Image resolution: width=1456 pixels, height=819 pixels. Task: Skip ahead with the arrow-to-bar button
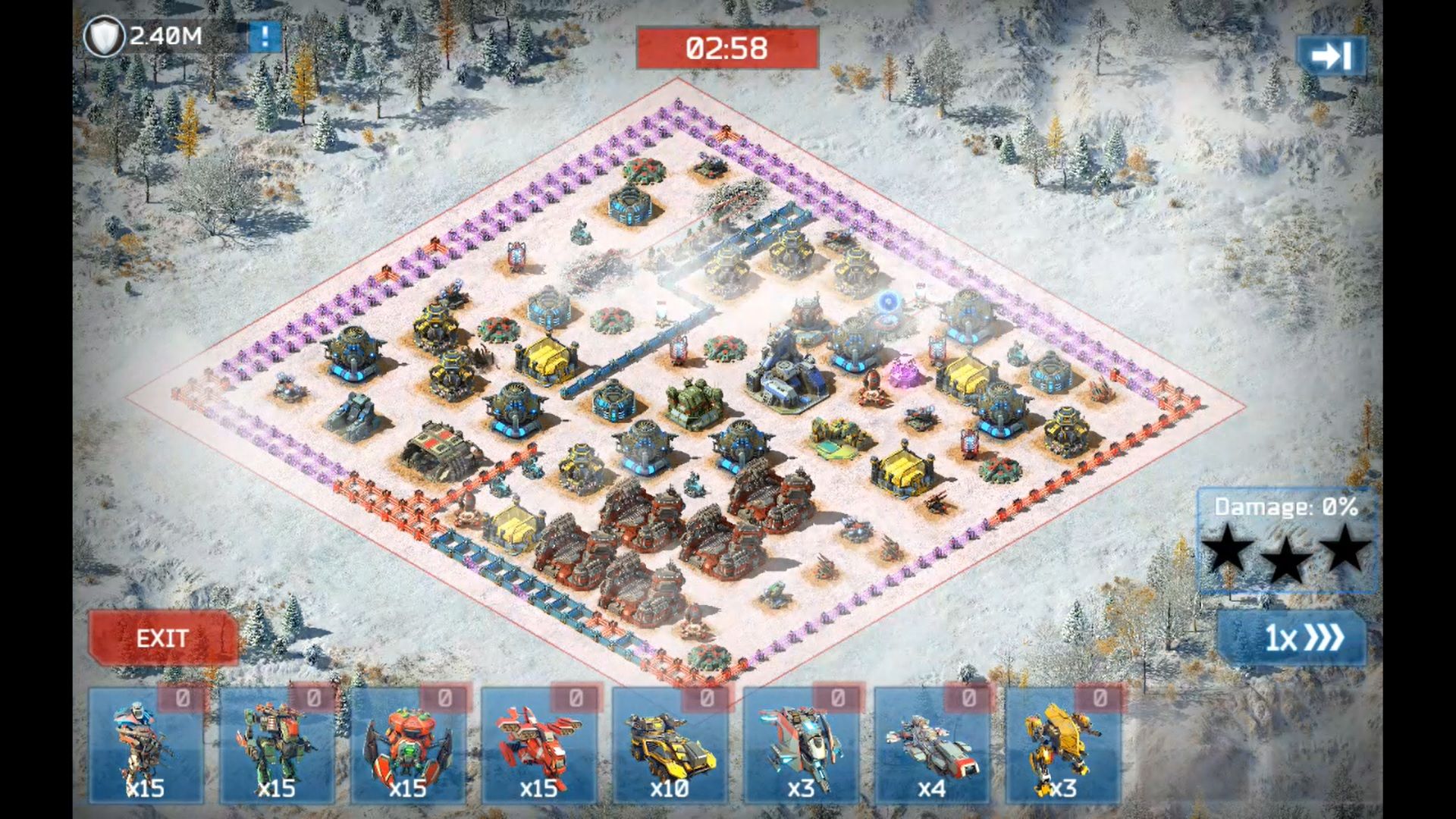click(x=1332, y=56)
